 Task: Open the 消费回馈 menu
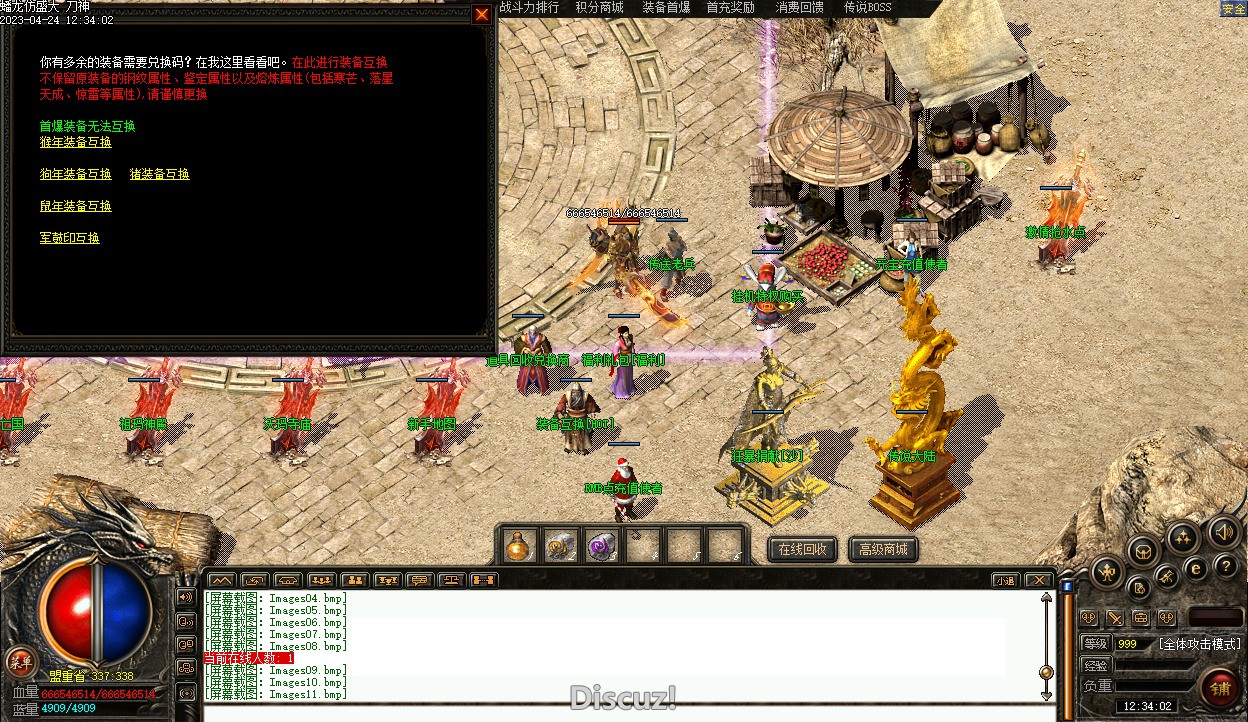click(800, 7)
